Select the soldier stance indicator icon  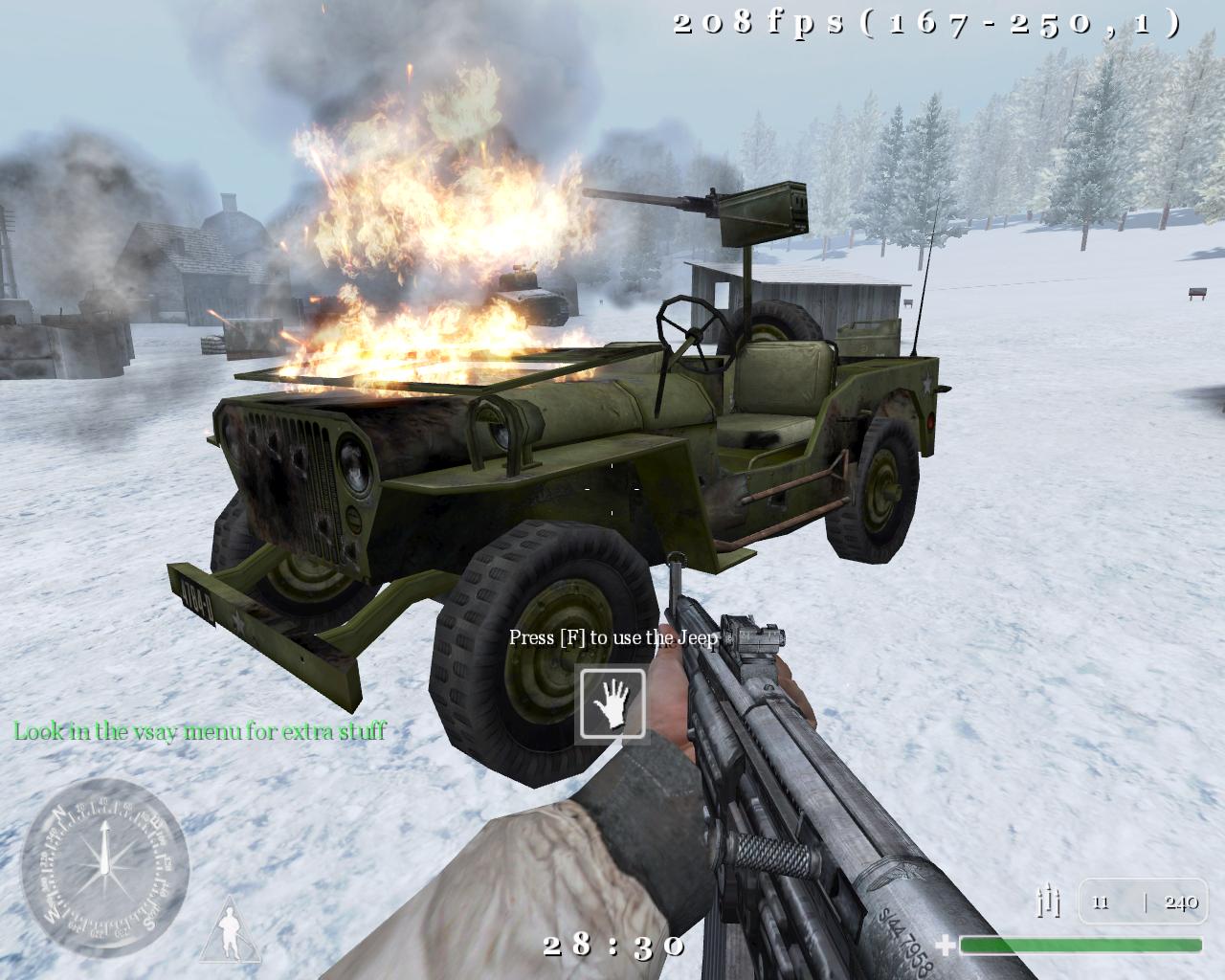tap(231, 930)
